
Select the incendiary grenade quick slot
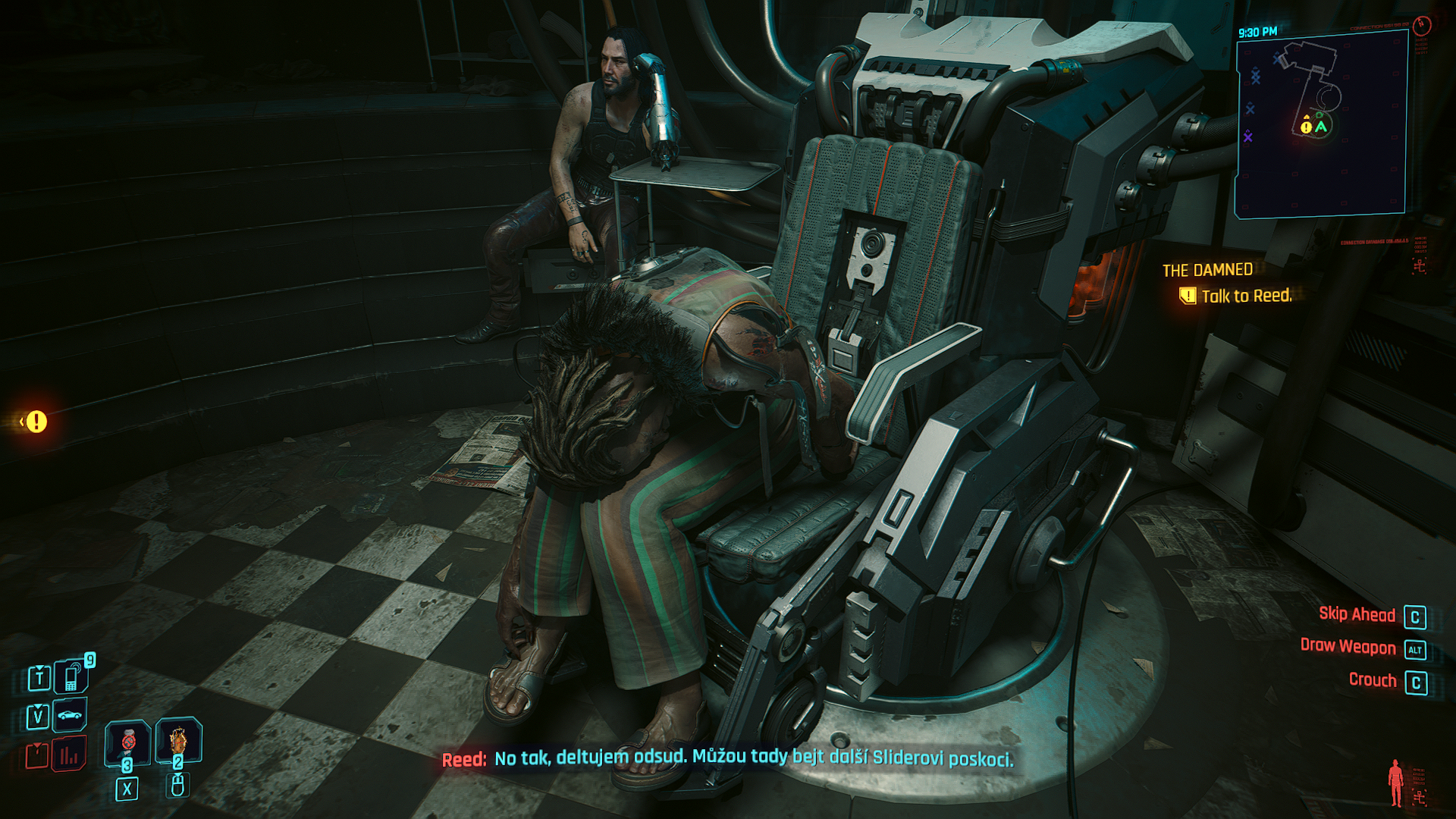click(178, 739)
